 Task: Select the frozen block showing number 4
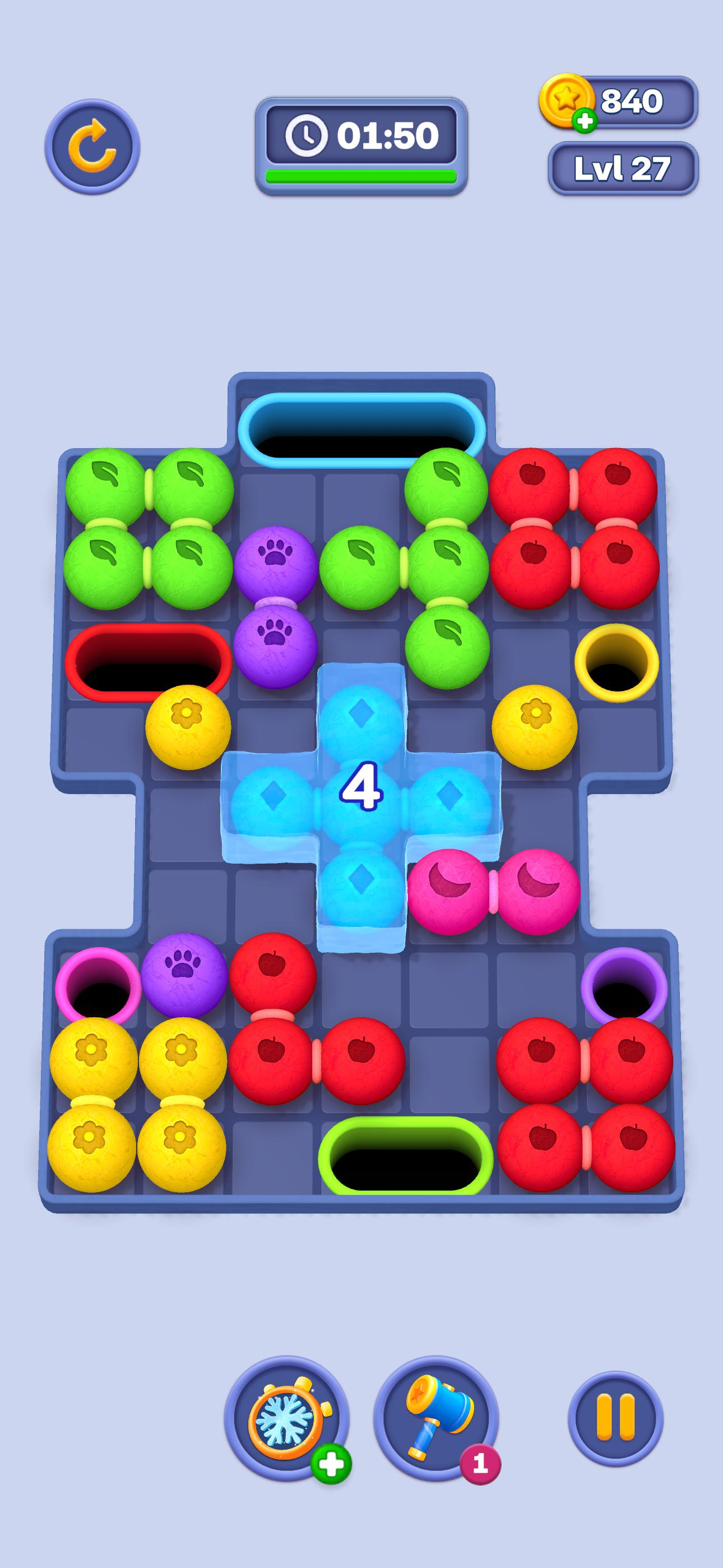(x=361, y=788)
